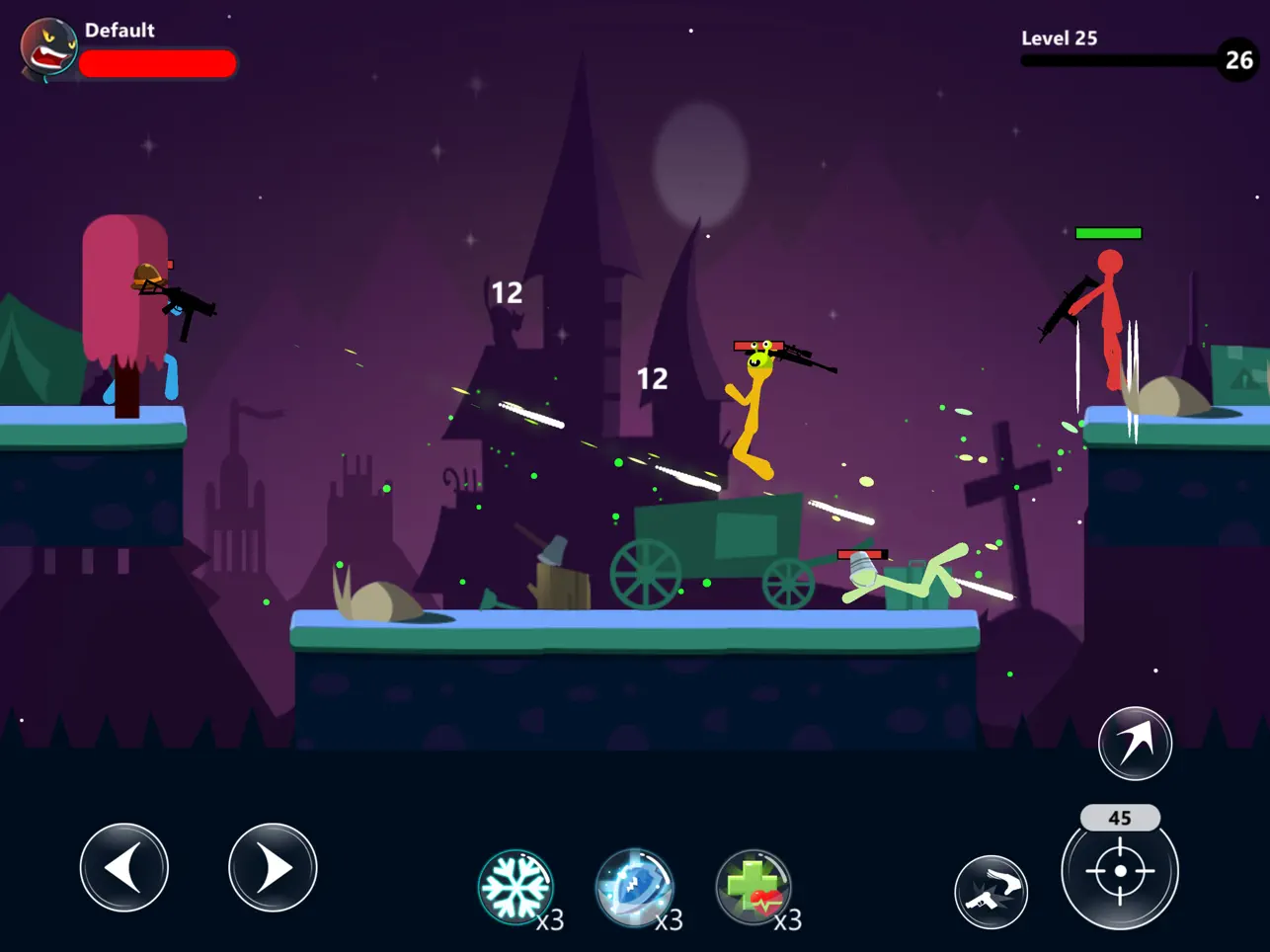Click the red stickman's green health bar

tap(1109, 234)
